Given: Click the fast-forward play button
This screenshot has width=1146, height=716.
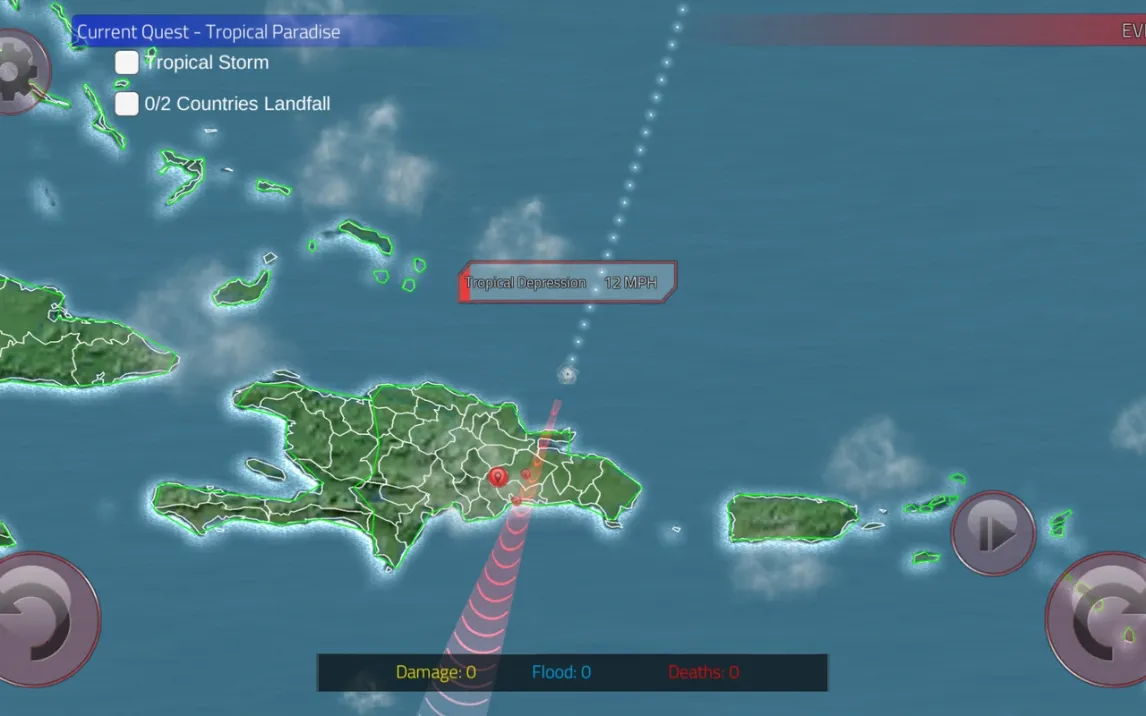Looking at the screenshot, I should pos(993,532).
